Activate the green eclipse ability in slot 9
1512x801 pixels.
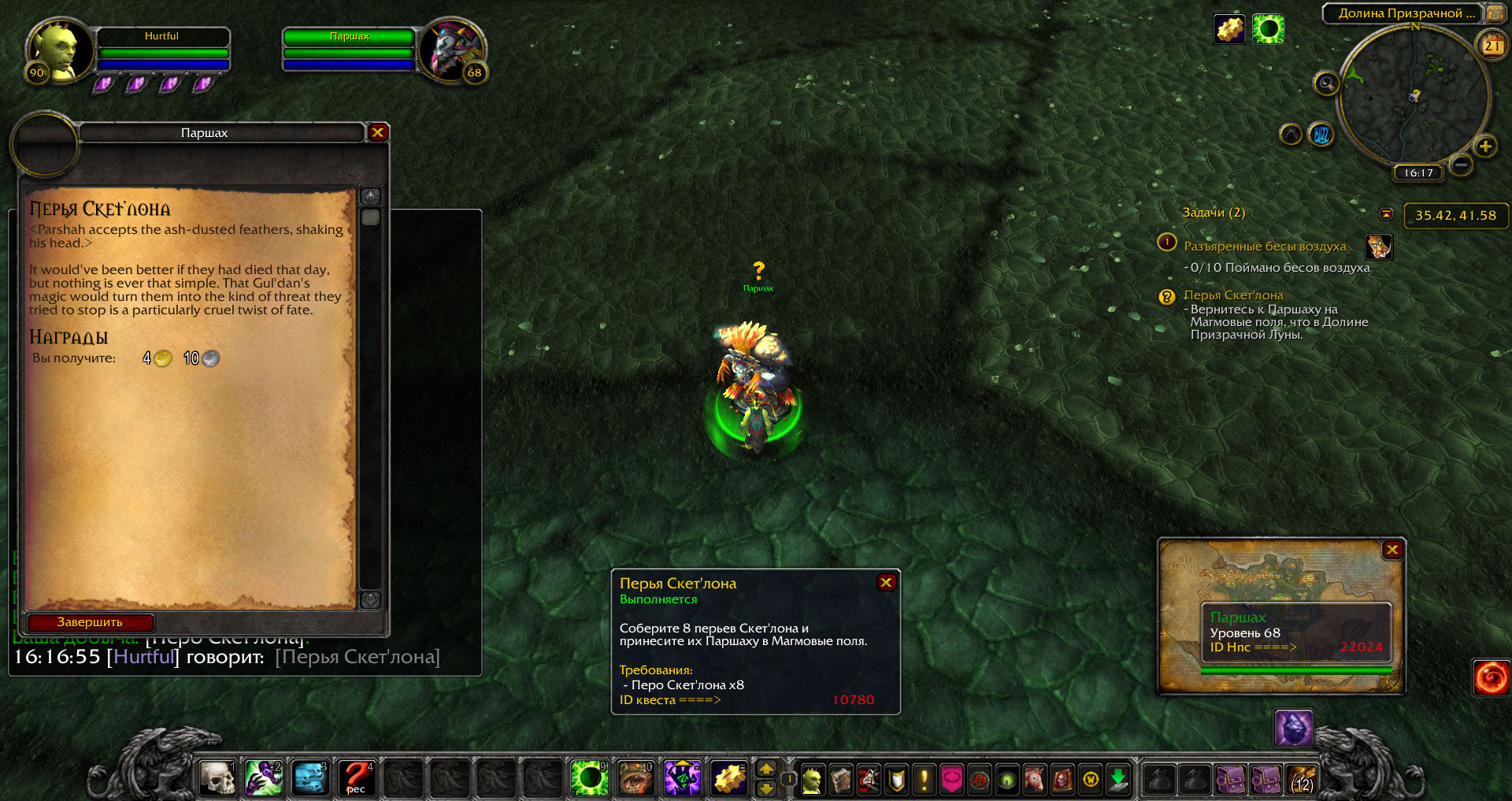[589, 778]
